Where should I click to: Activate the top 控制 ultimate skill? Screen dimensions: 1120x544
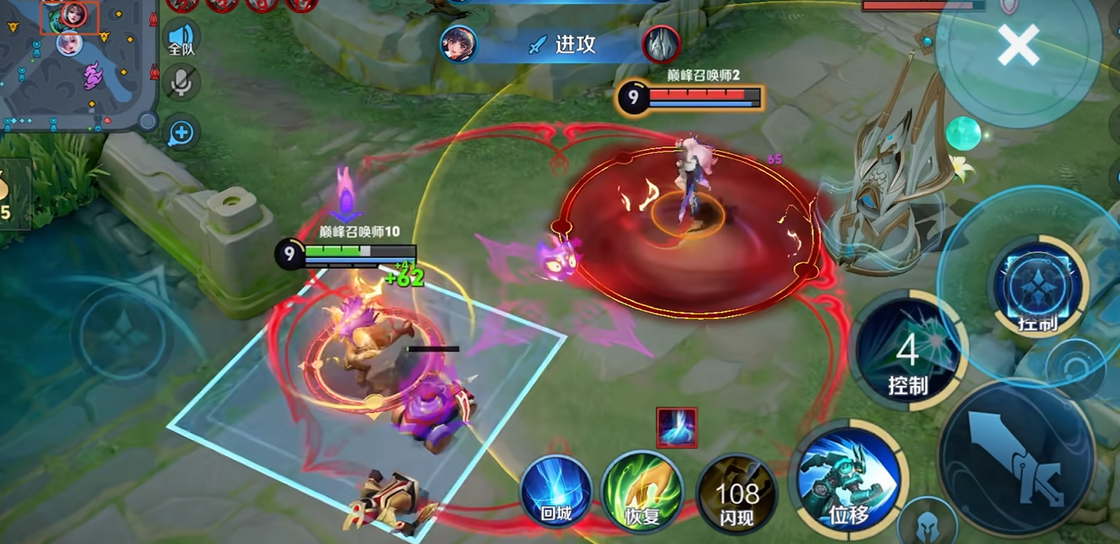coord(1037,288)
